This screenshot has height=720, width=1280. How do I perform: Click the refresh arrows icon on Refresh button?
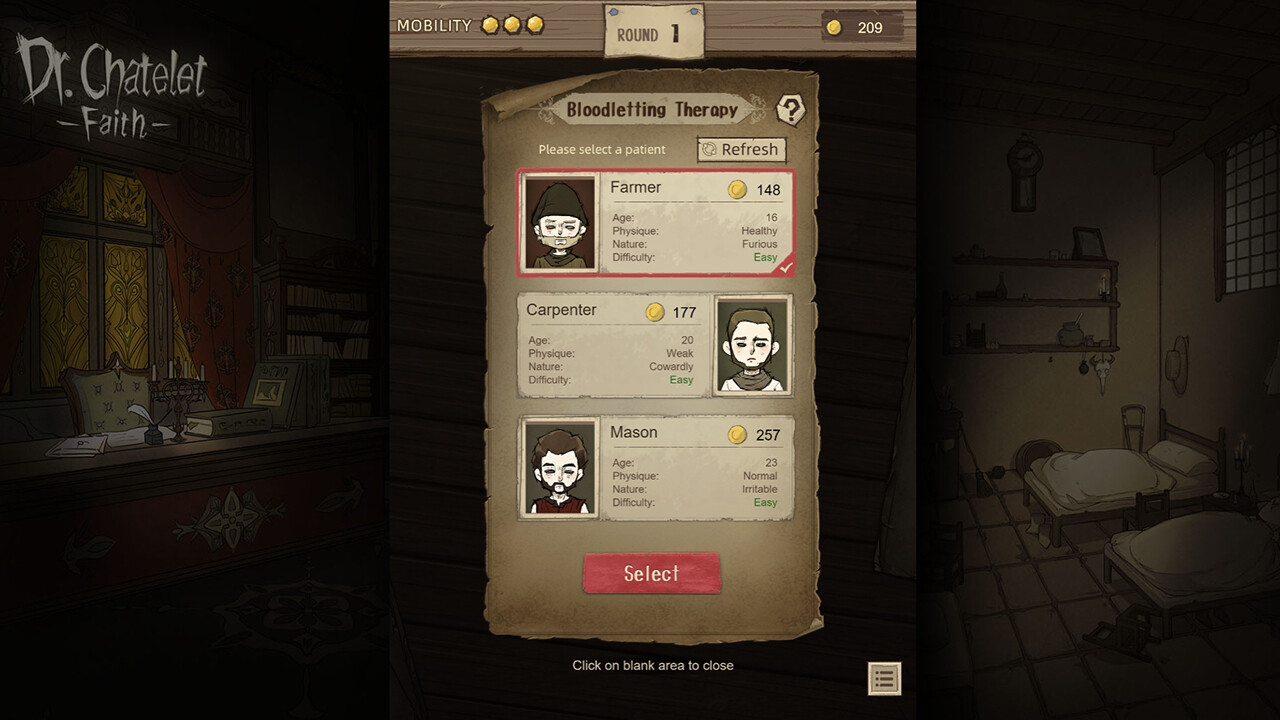(712, 149)
